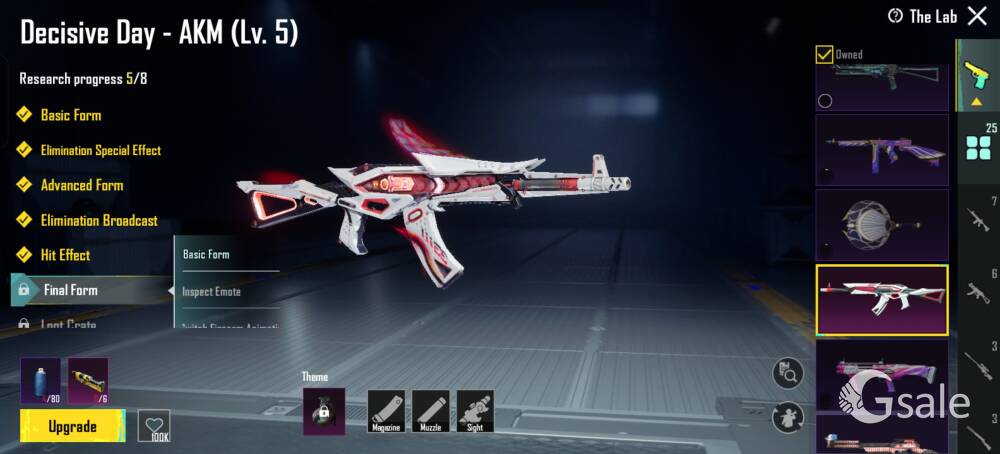
Task: Upgrade the Decisive Day AKM
Action: tap(73, 427)
